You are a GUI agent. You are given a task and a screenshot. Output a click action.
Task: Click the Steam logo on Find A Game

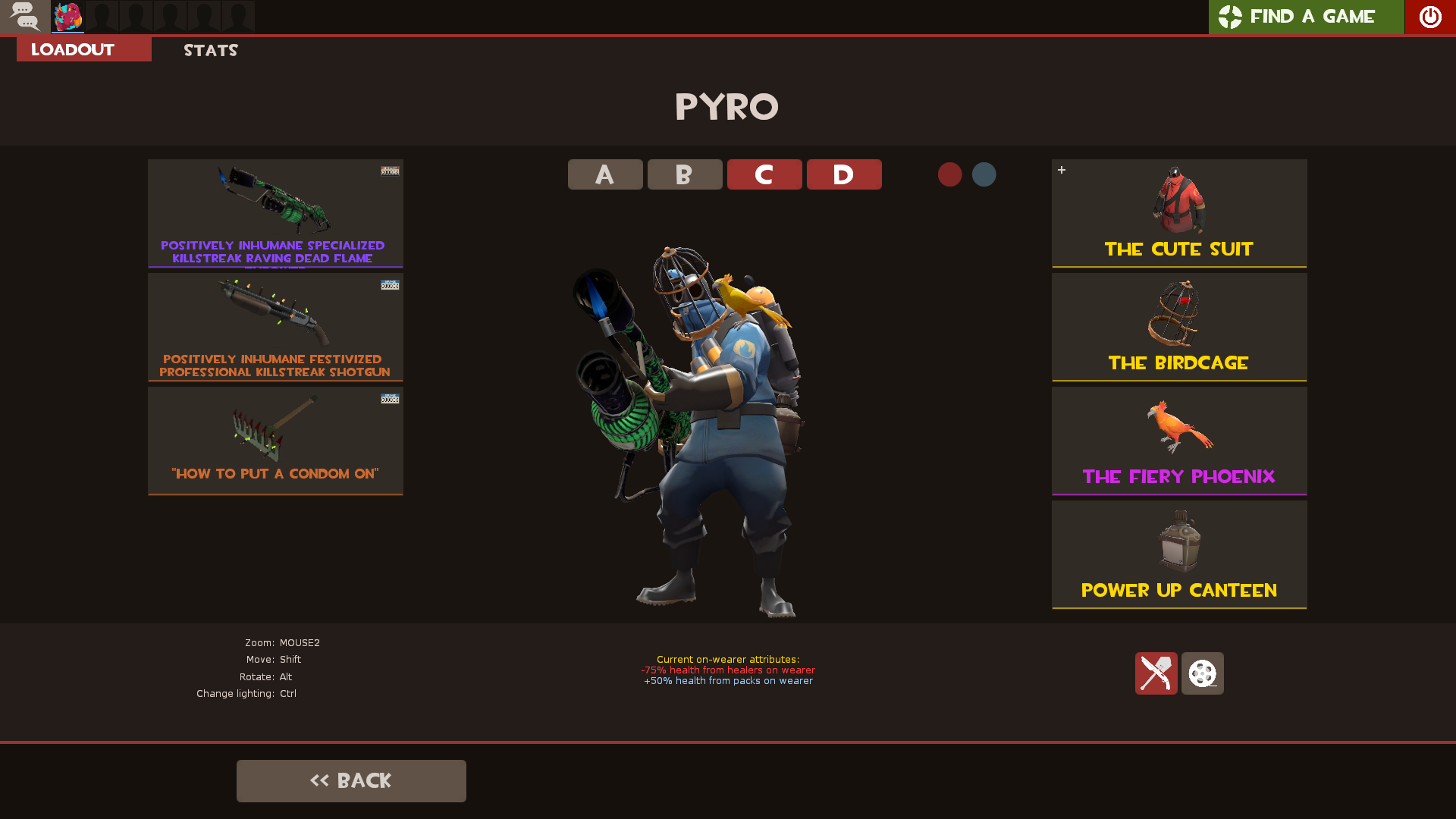[x=1230, y=16]
